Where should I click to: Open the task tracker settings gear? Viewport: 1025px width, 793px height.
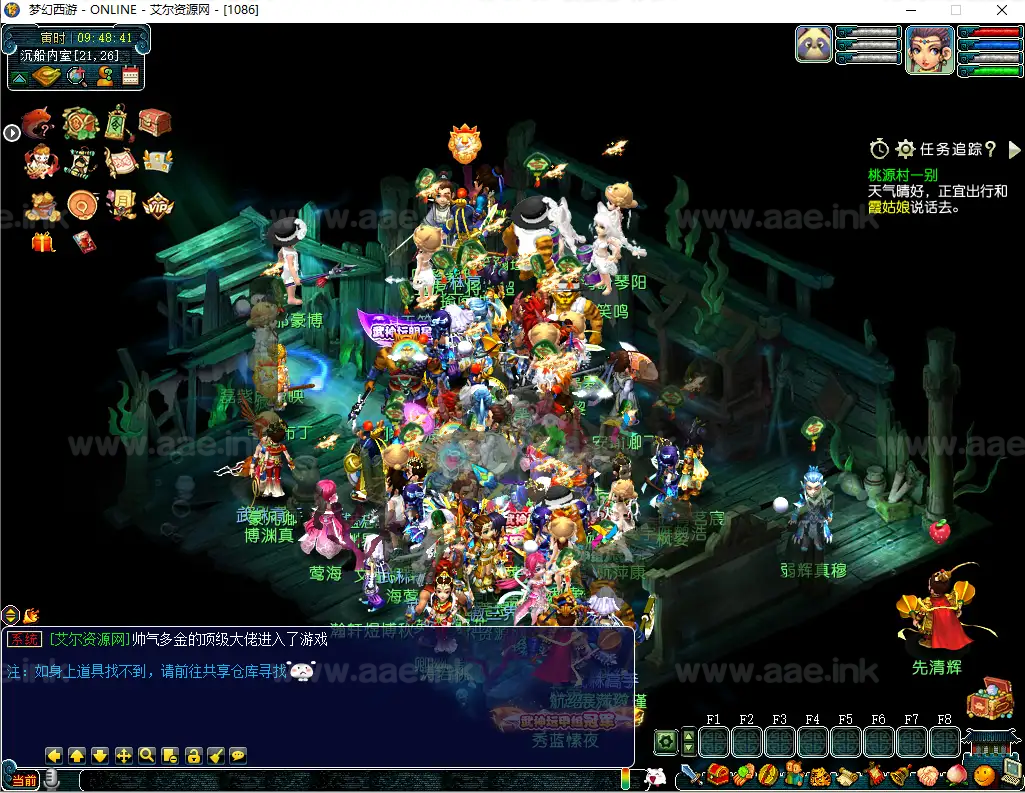(x=905, y=149)
